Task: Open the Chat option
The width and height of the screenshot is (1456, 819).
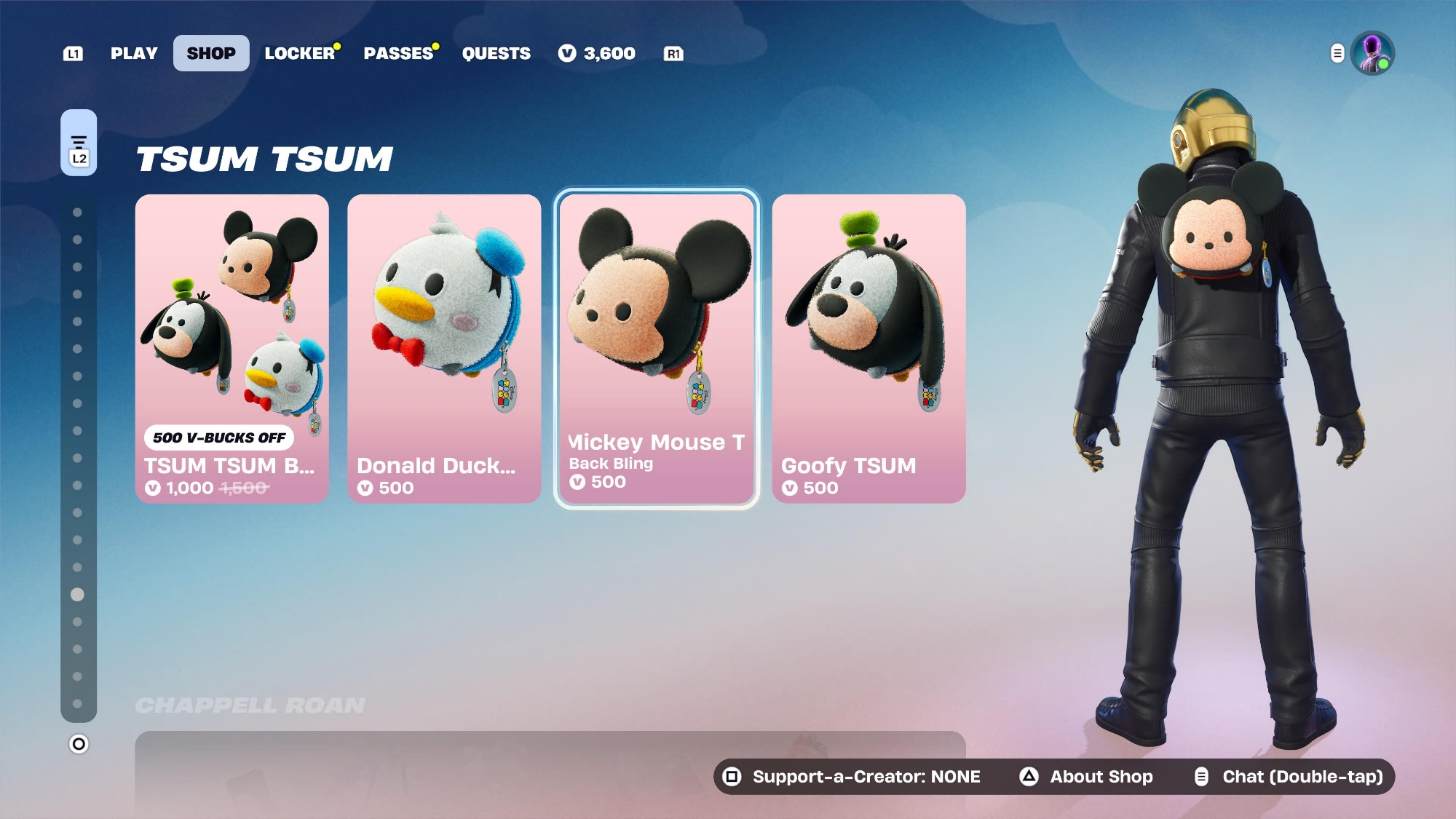Action: coord(1289,777)
